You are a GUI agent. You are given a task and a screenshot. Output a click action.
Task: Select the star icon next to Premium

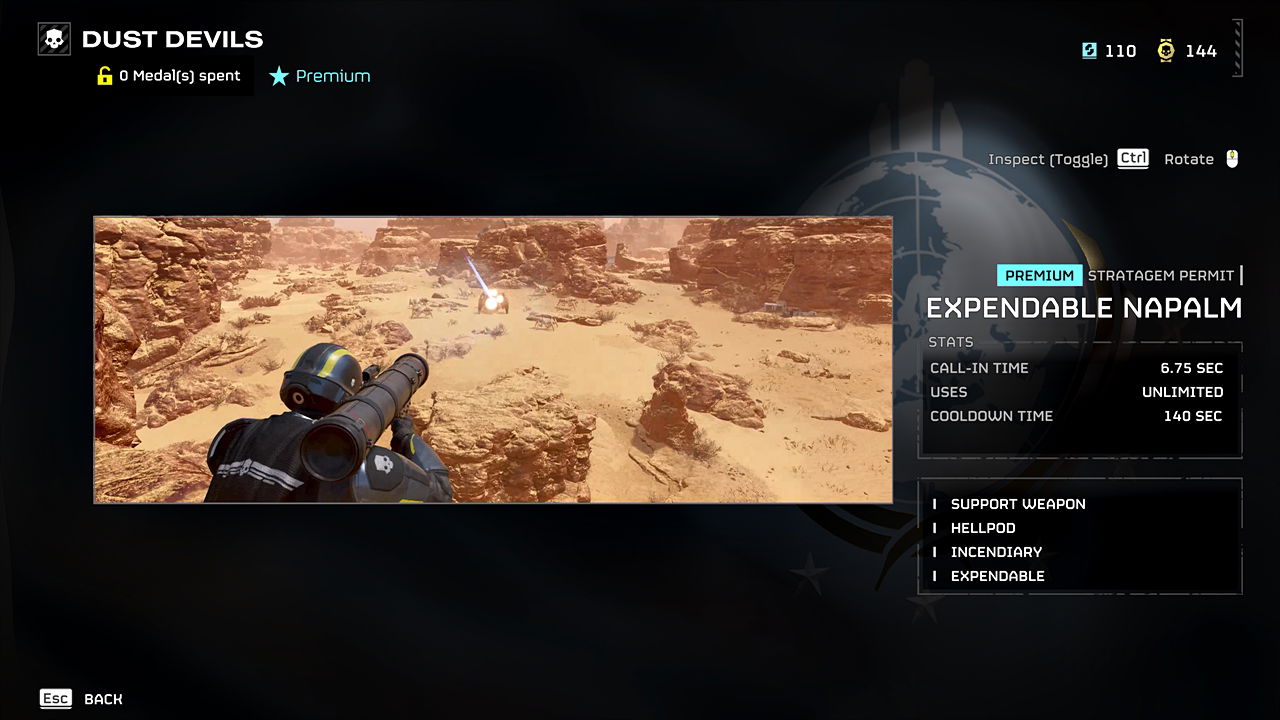[x=278, y=75]
